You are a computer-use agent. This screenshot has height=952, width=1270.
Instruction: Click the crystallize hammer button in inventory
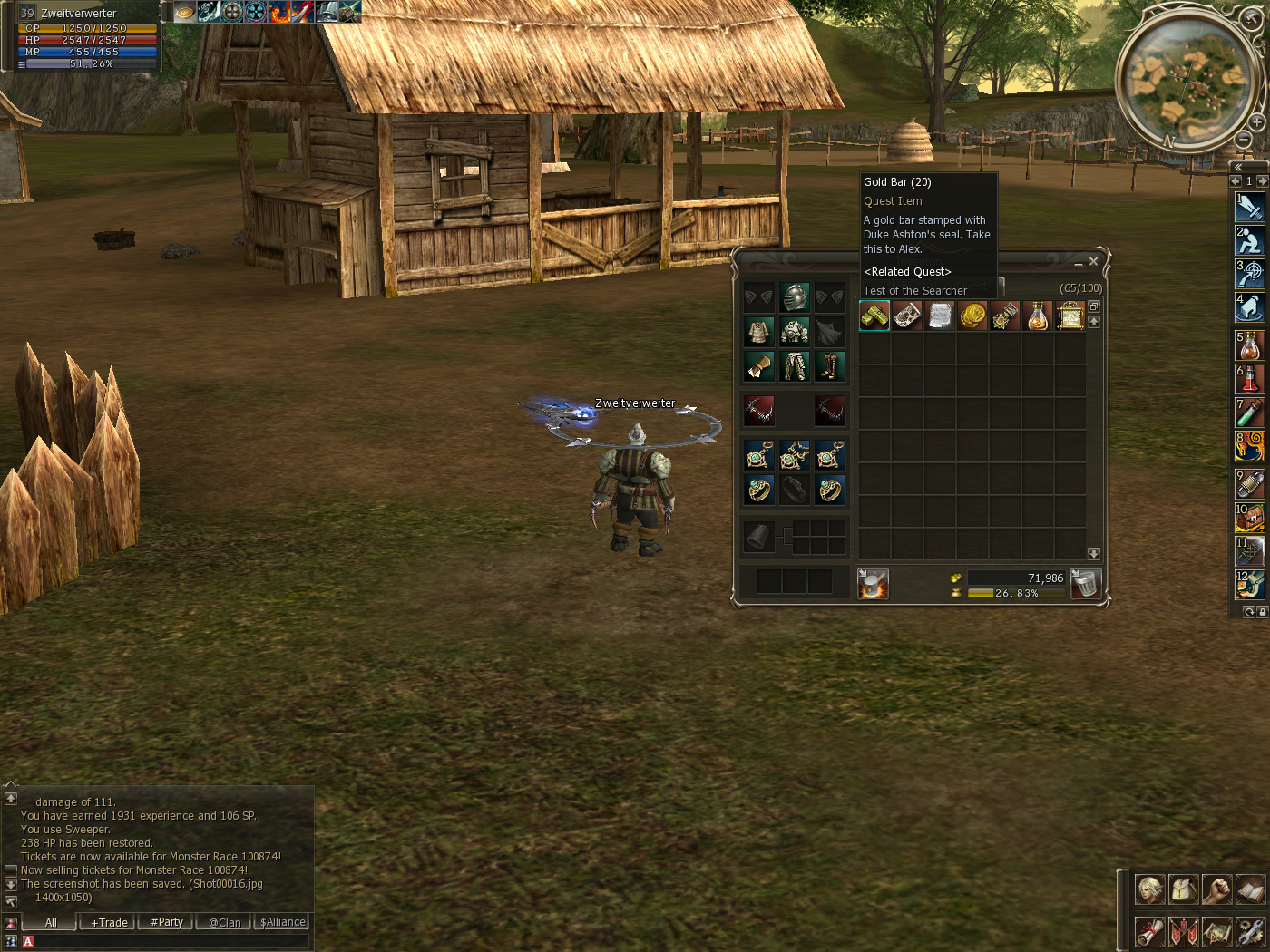point(873,584)
